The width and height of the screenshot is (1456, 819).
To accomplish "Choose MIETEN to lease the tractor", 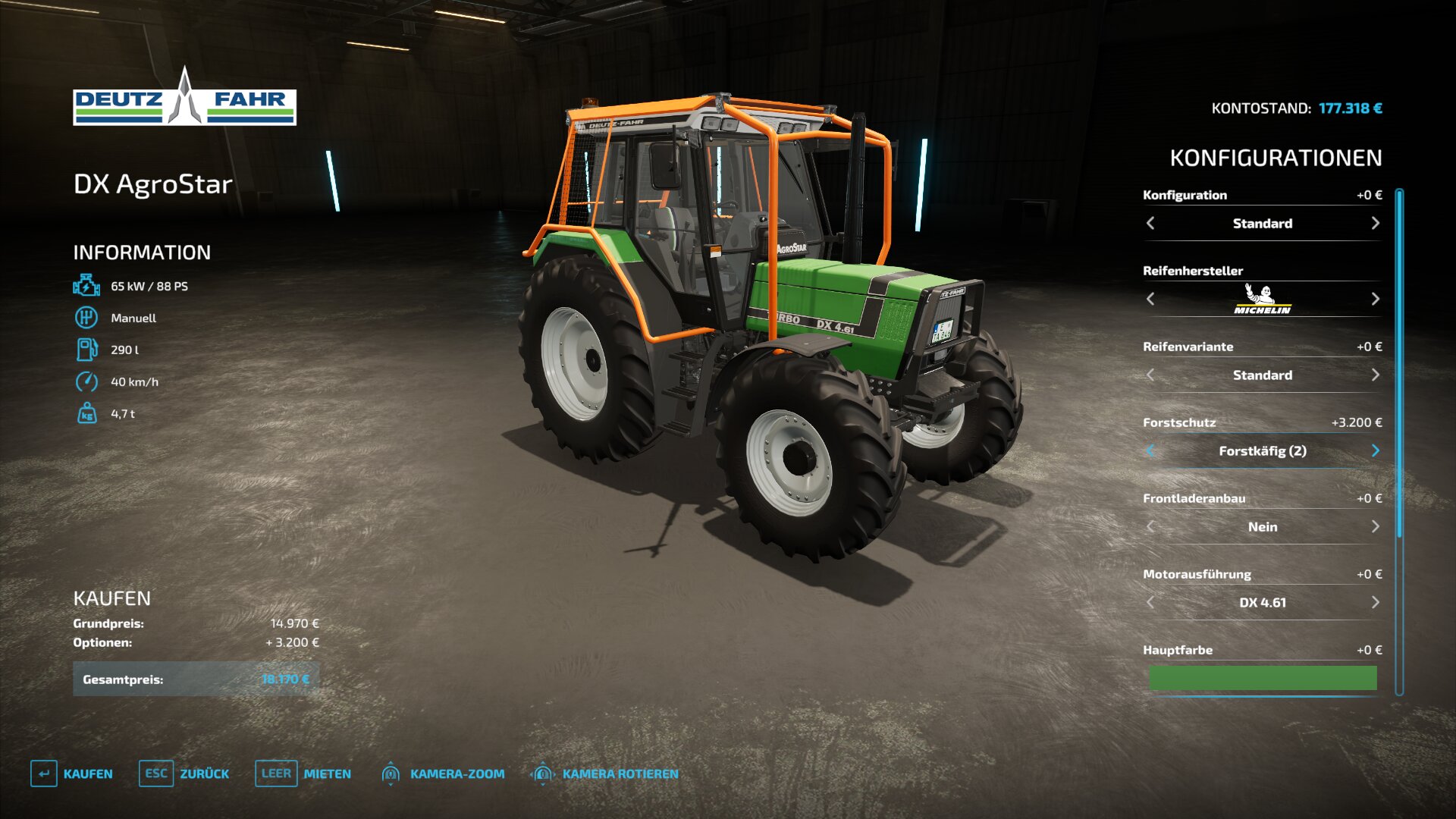I will pos(303,773).
